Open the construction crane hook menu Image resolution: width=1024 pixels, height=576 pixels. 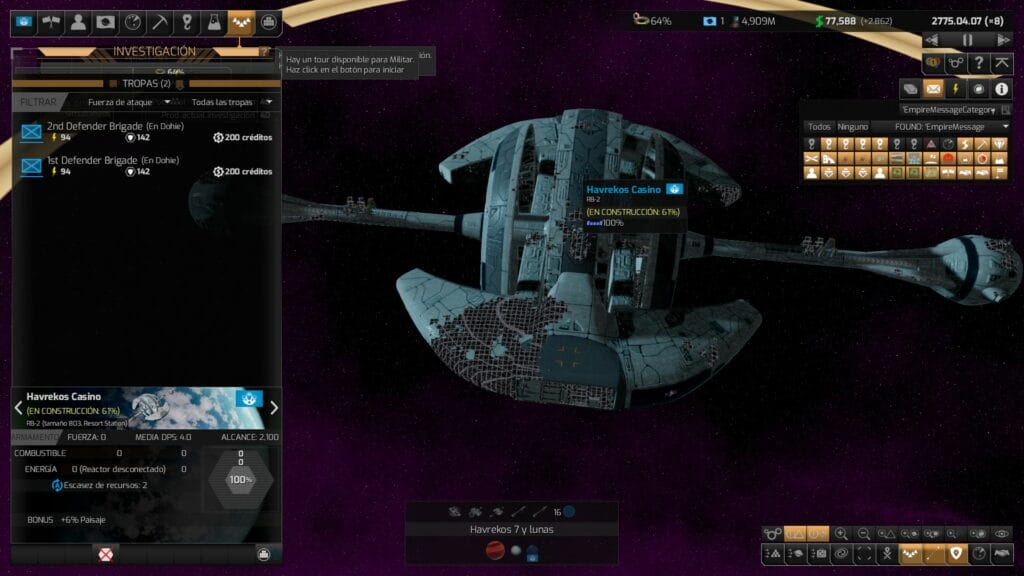(x=186, y=22)
